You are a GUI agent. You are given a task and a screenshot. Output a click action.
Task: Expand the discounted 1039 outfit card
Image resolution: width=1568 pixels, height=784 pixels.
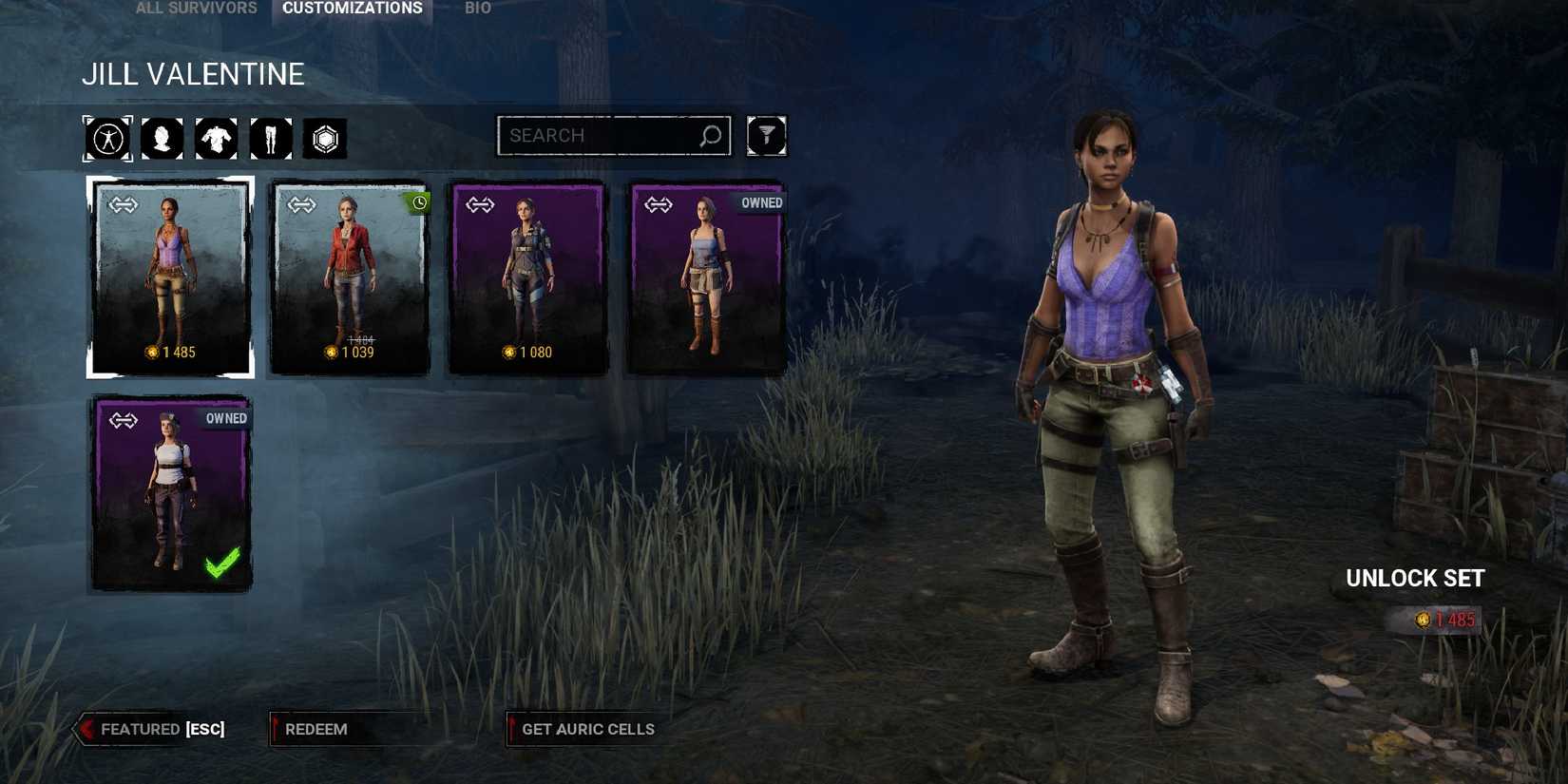tap(350, 276)
